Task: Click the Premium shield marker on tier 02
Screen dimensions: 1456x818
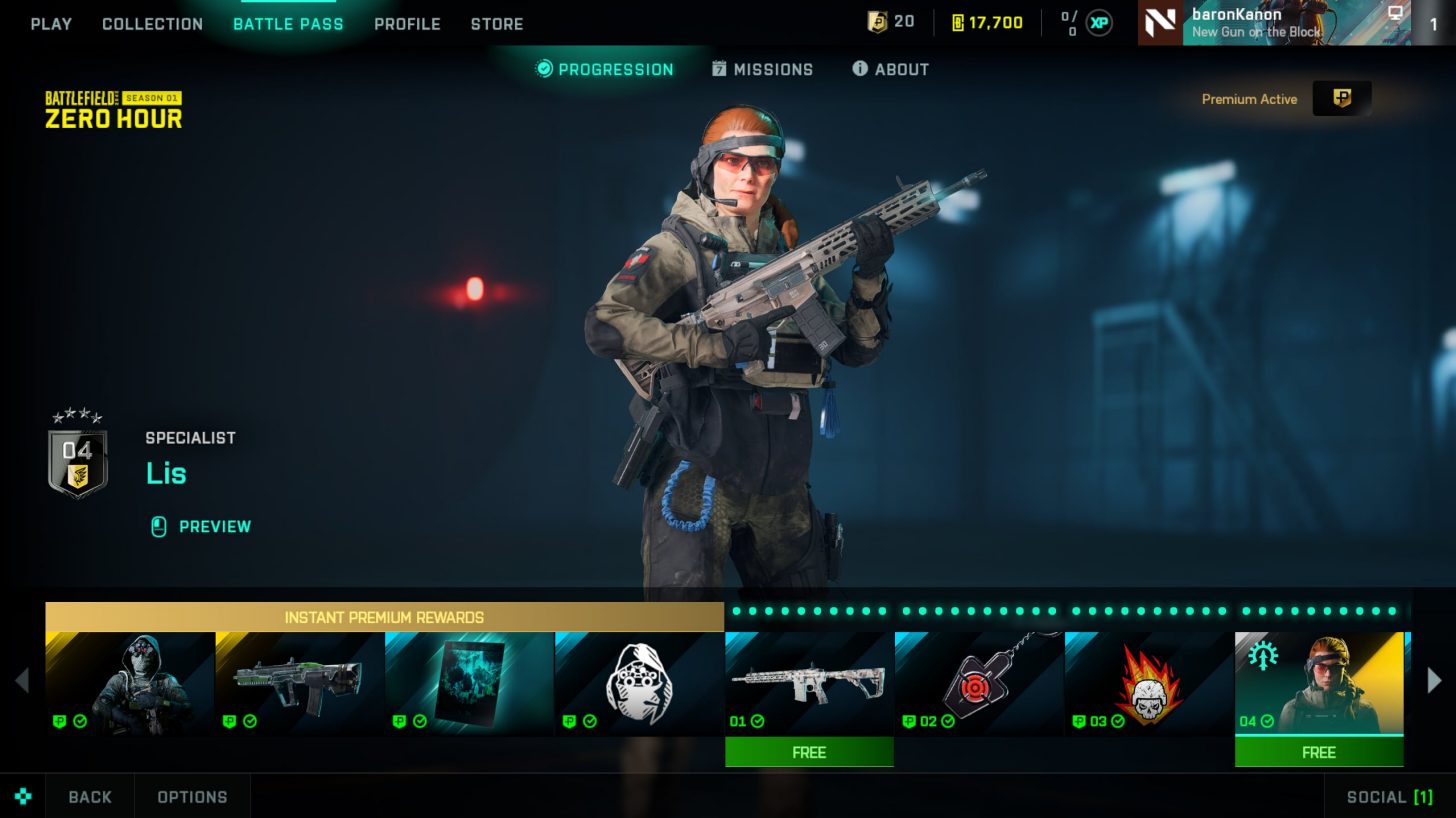Action: click(908, 721)
